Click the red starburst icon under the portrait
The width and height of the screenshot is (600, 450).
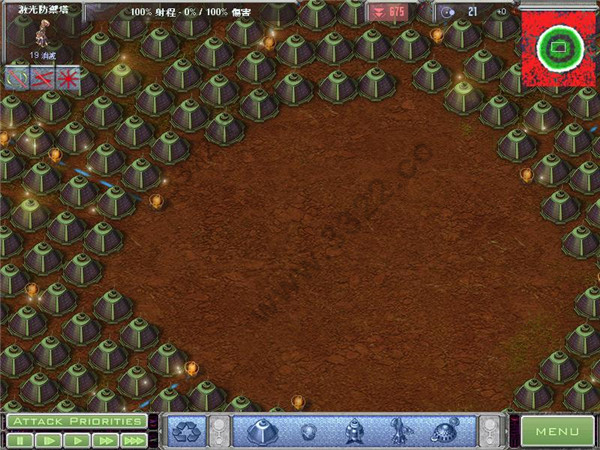tap(69, 77)
